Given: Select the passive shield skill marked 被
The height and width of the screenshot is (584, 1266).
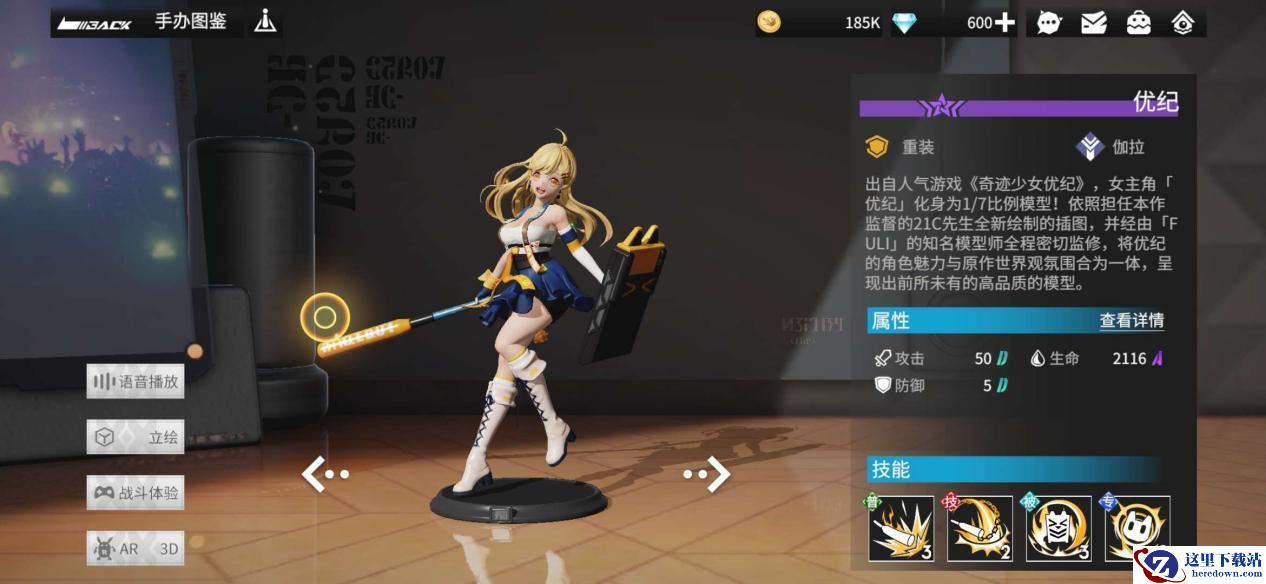Looking at the screenshot, I should coord(1058,528).
